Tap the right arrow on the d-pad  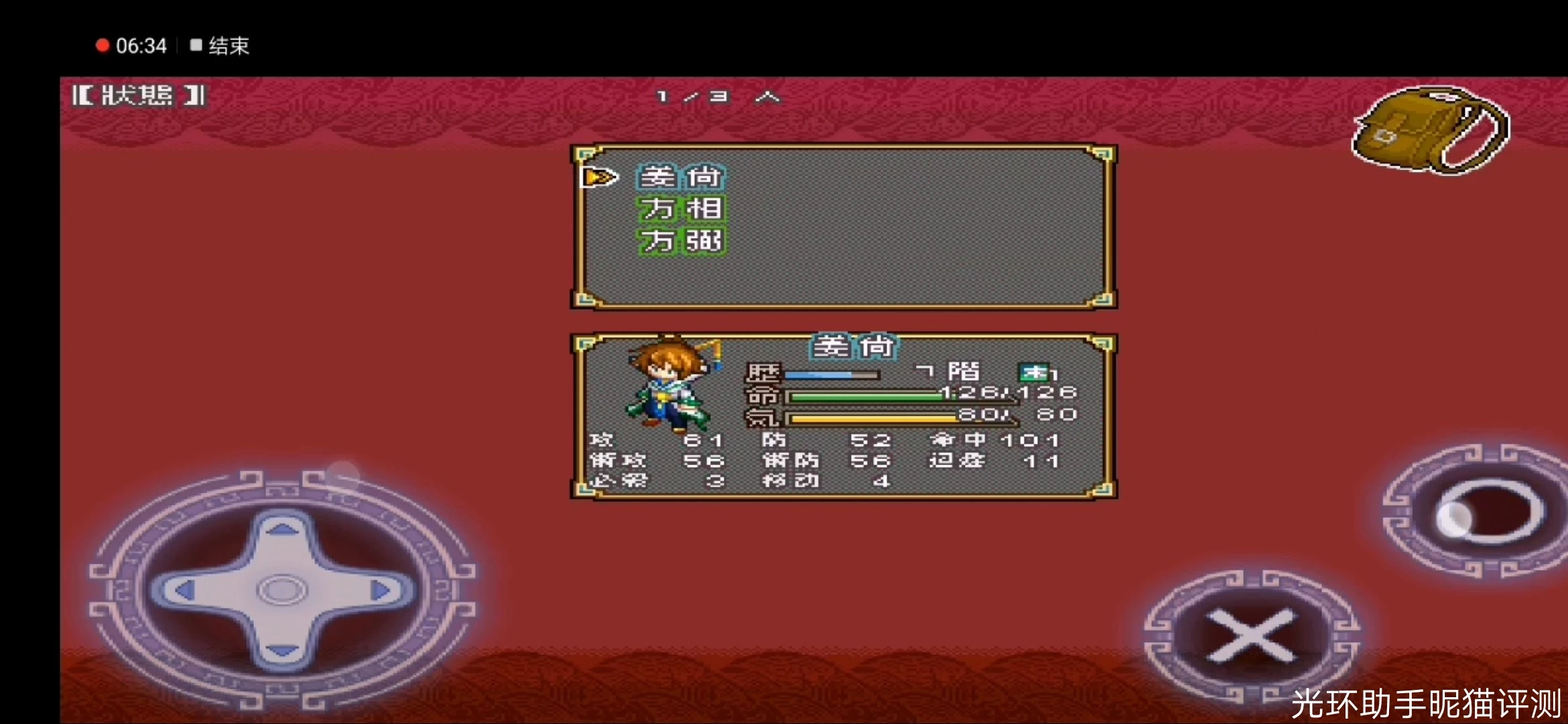coord(381,591)
